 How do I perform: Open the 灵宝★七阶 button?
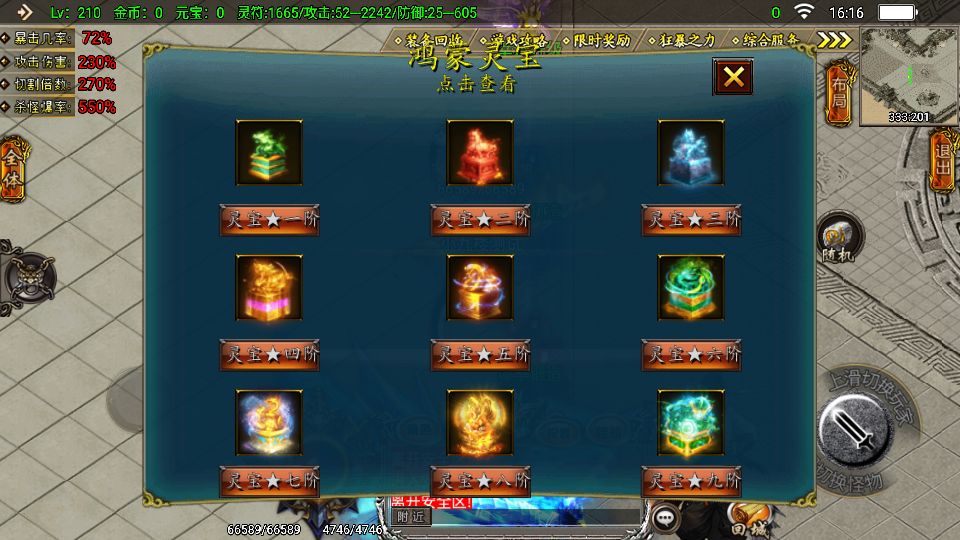click(x=269, y=481)
